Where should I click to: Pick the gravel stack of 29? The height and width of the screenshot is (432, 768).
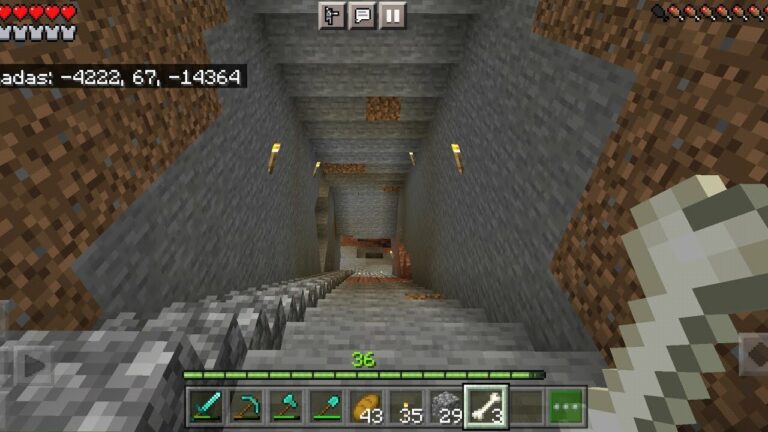pos(447,406)
